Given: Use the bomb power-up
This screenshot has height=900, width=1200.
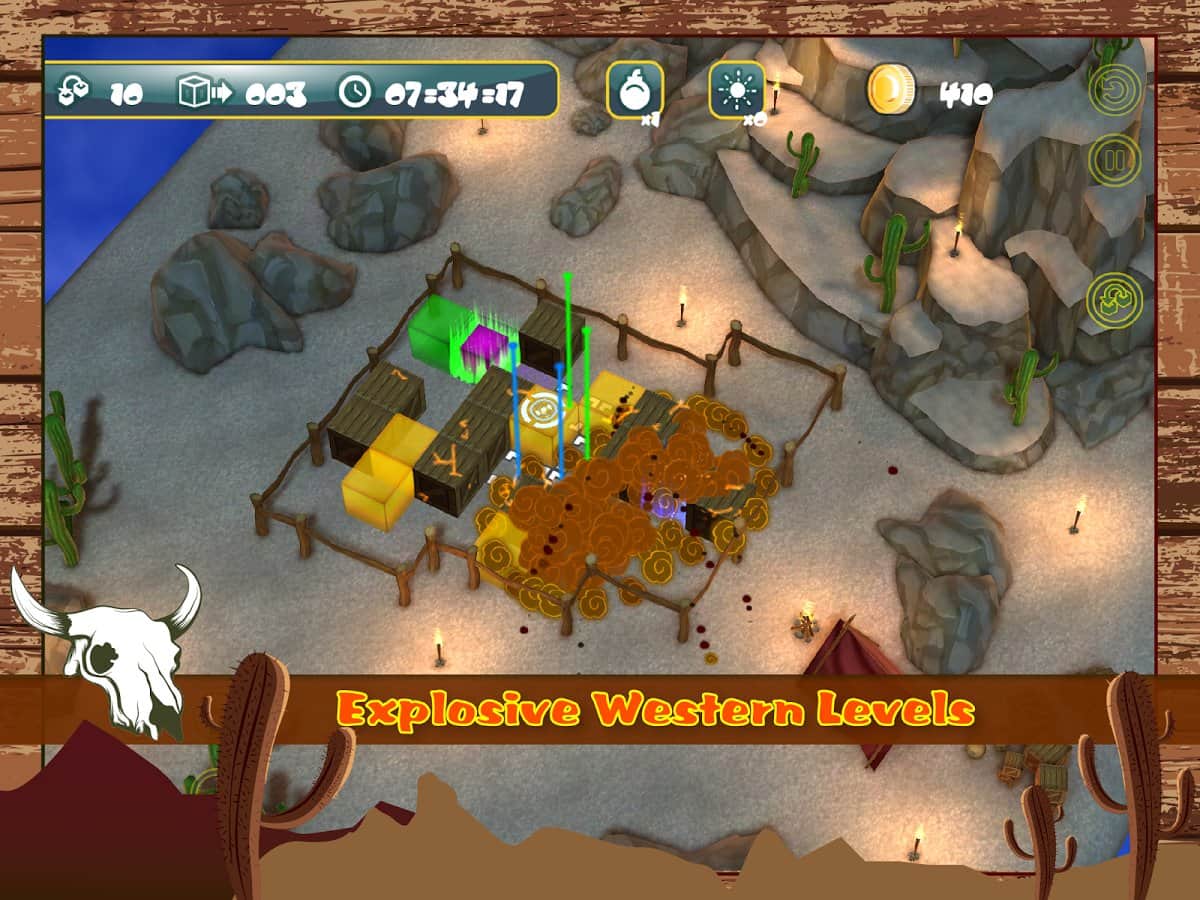Looking at the screenshot, I should coord(633,91).
